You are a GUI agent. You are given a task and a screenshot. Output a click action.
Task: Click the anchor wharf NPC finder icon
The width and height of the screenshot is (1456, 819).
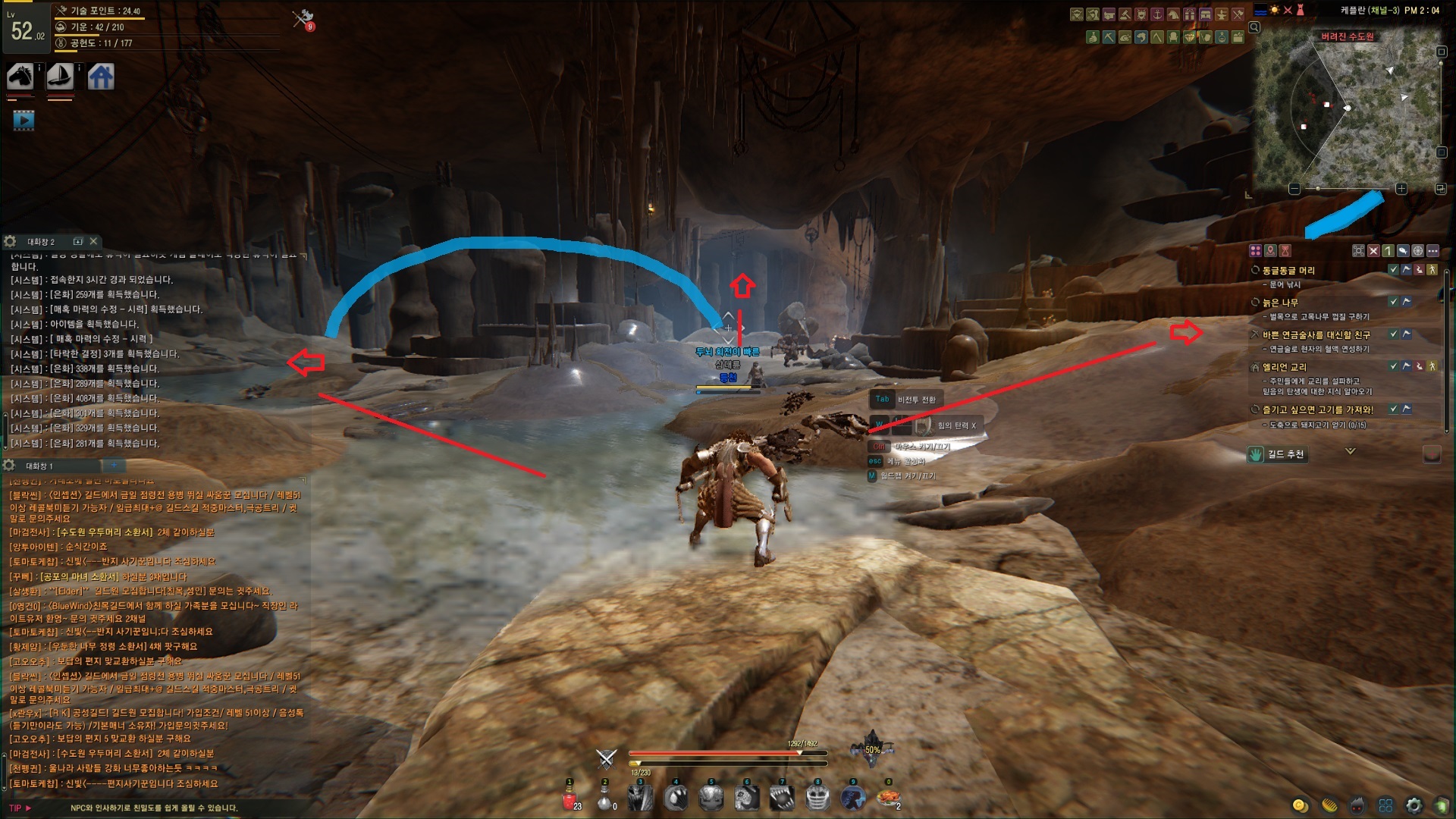click(x=1157, y=14)
